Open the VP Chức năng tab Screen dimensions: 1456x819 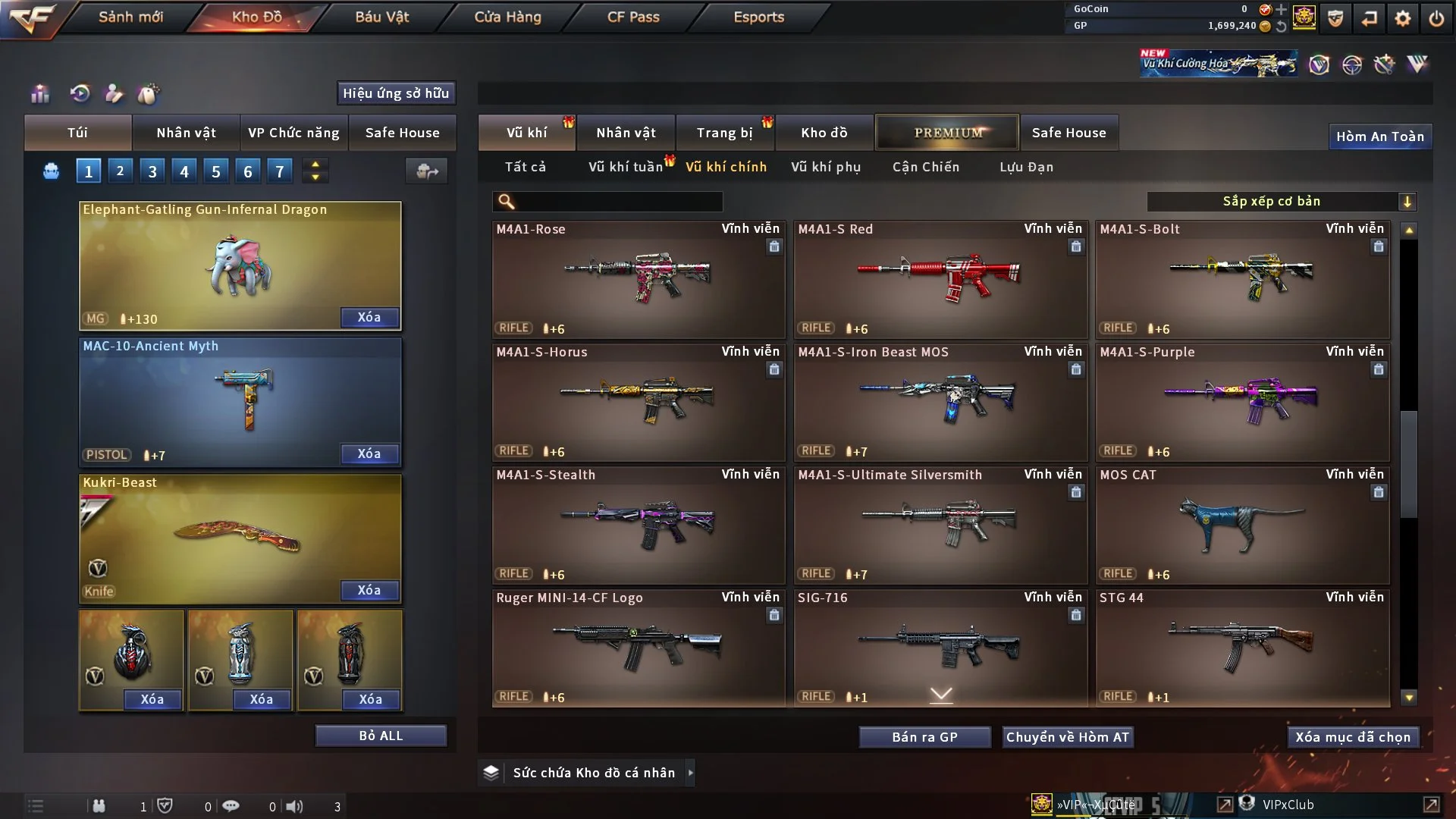point(293,133)
